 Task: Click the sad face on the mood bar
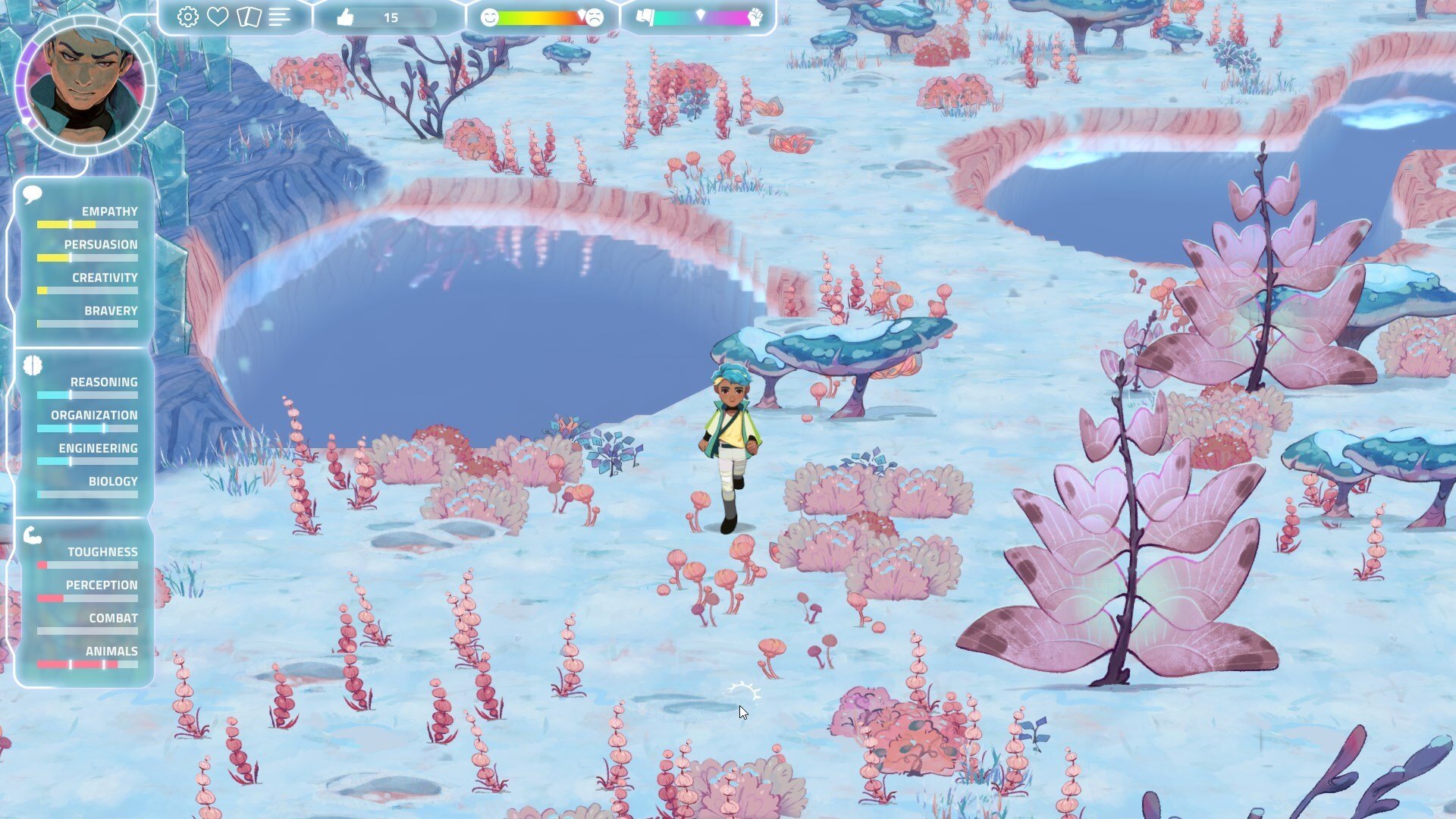pyautogui.click(x=594, y=17)
